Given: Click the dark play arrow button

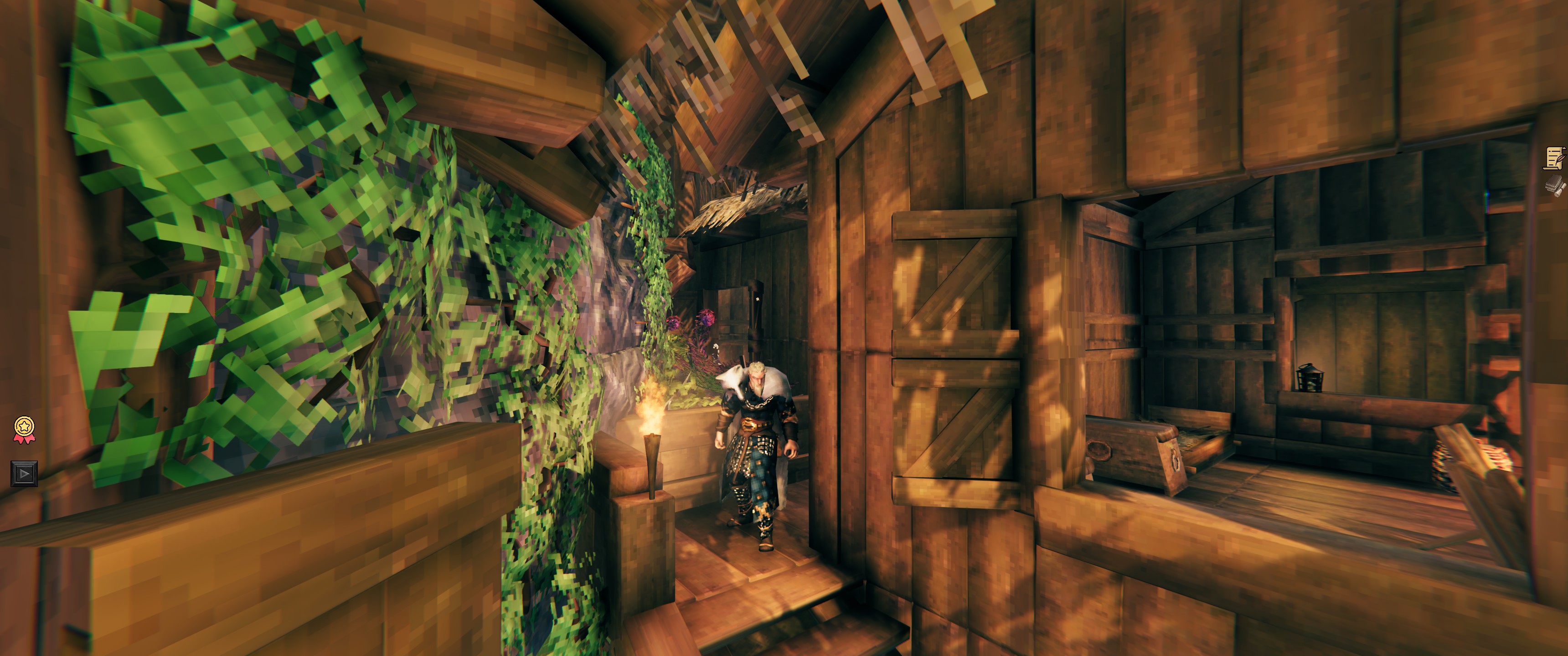Looking at the screenshot, I should click(x=24, y=473).
